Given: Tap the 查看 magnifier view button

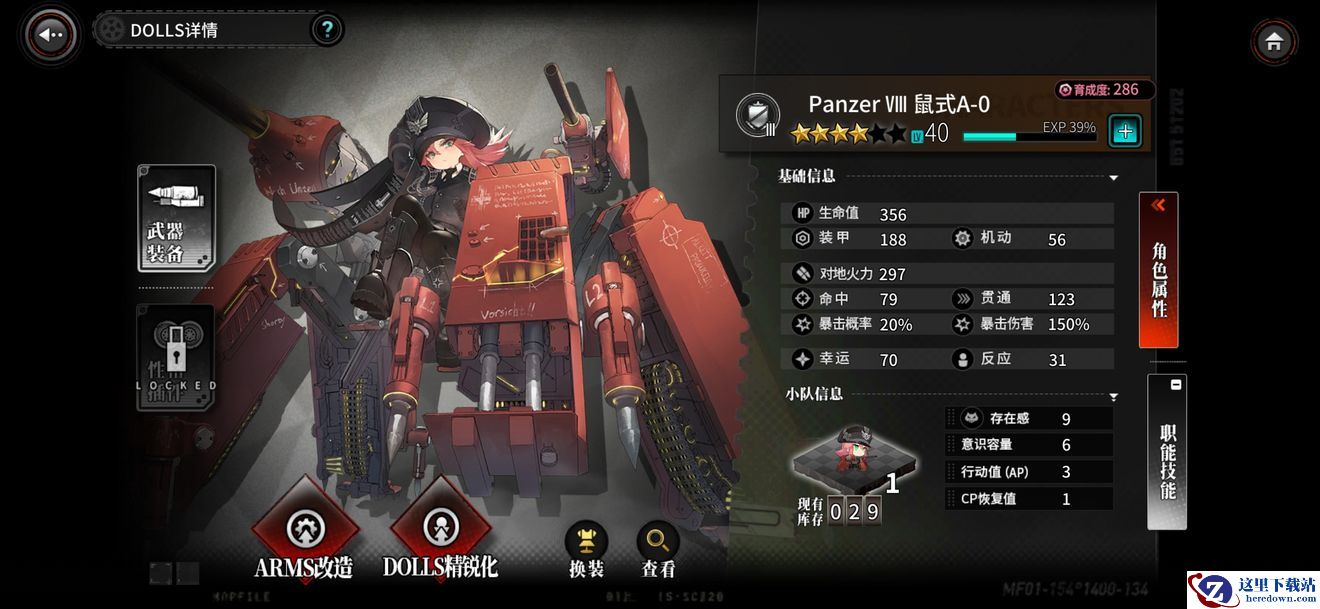Looking at the screenshot, I should coord(658,550).
